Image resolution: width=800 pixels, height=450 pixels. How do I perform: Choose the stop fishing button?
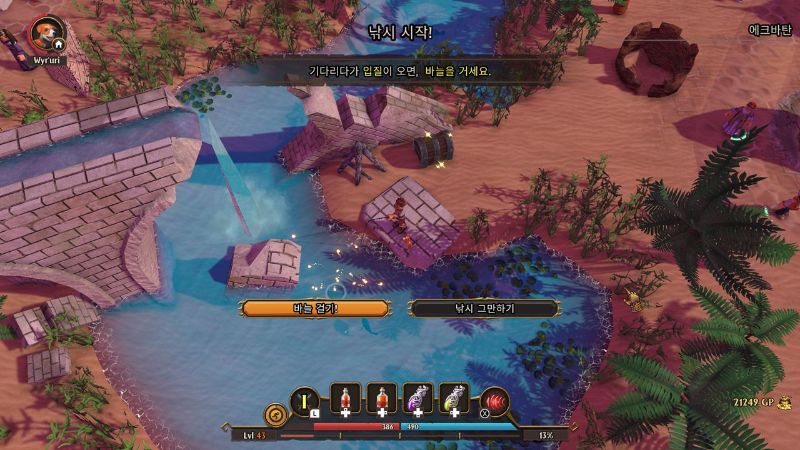coord(484,308)
